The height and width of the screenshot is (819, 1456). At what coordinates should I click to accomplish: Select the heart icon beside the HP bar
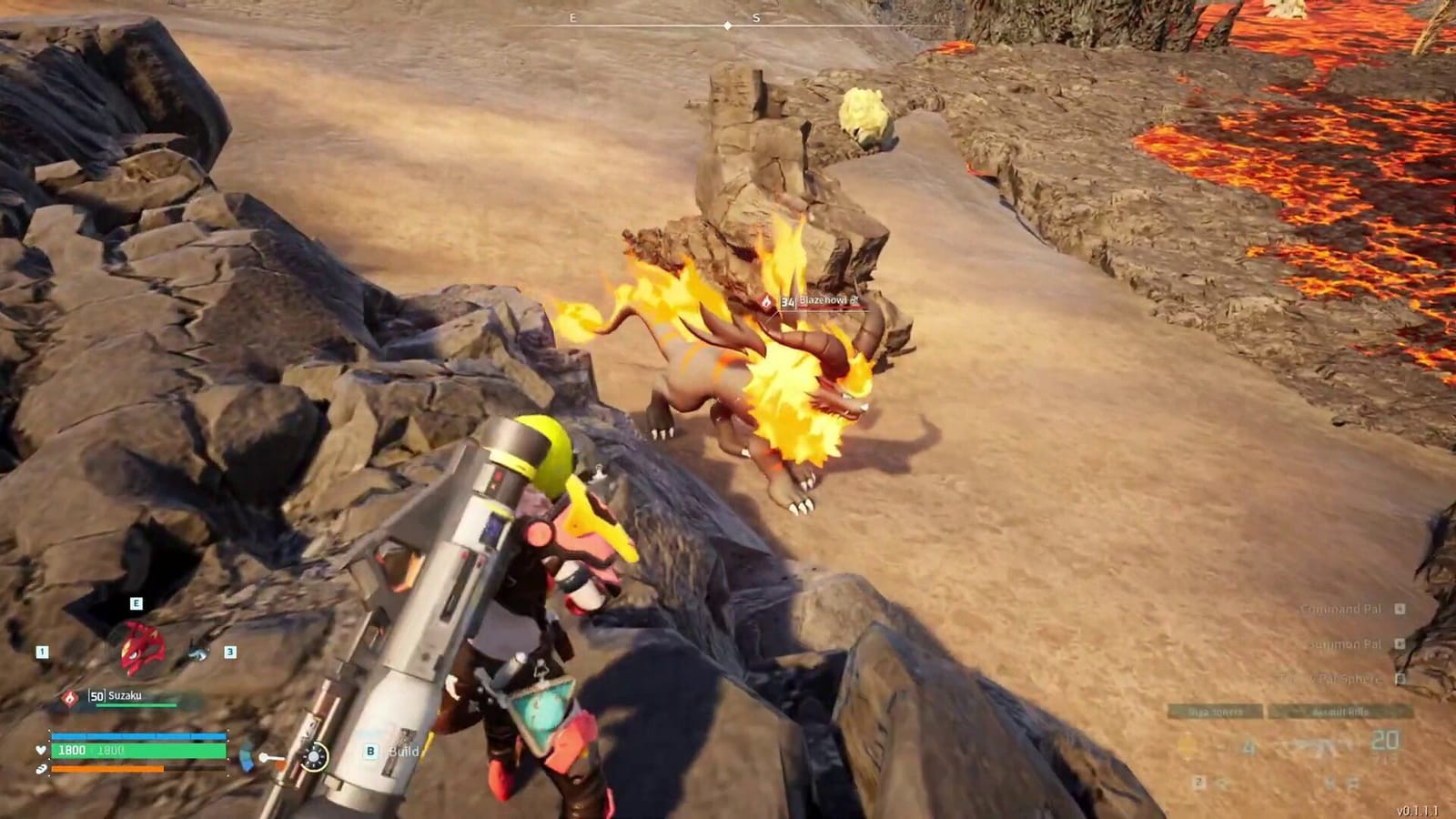tap(40, 751)
